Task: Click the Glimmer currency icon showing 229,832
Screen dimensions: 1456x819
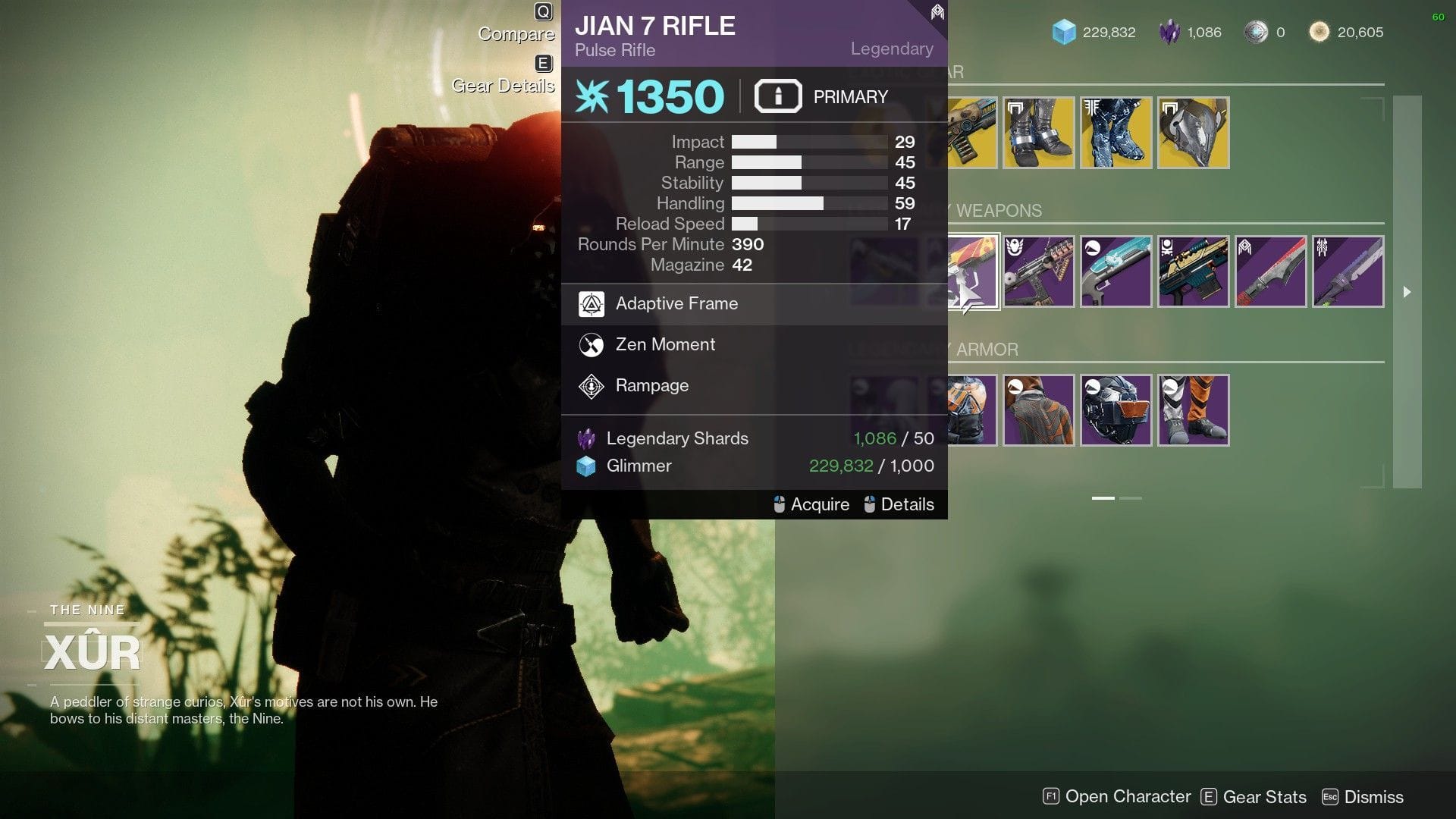Action: (1065, 32)
